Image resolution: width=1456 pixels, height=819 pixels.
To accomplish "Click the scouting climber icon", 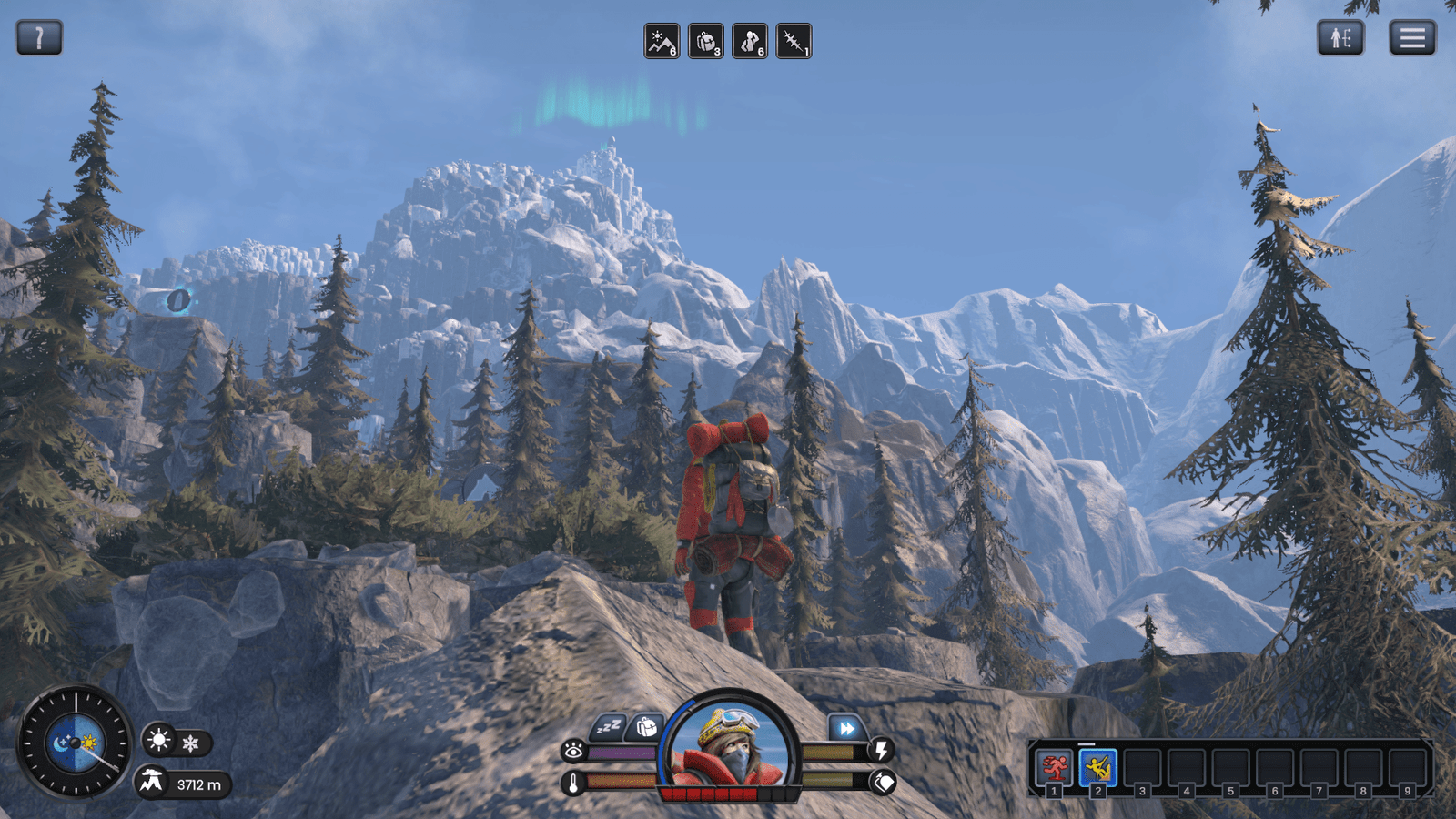I will click(x=750, y=42).
